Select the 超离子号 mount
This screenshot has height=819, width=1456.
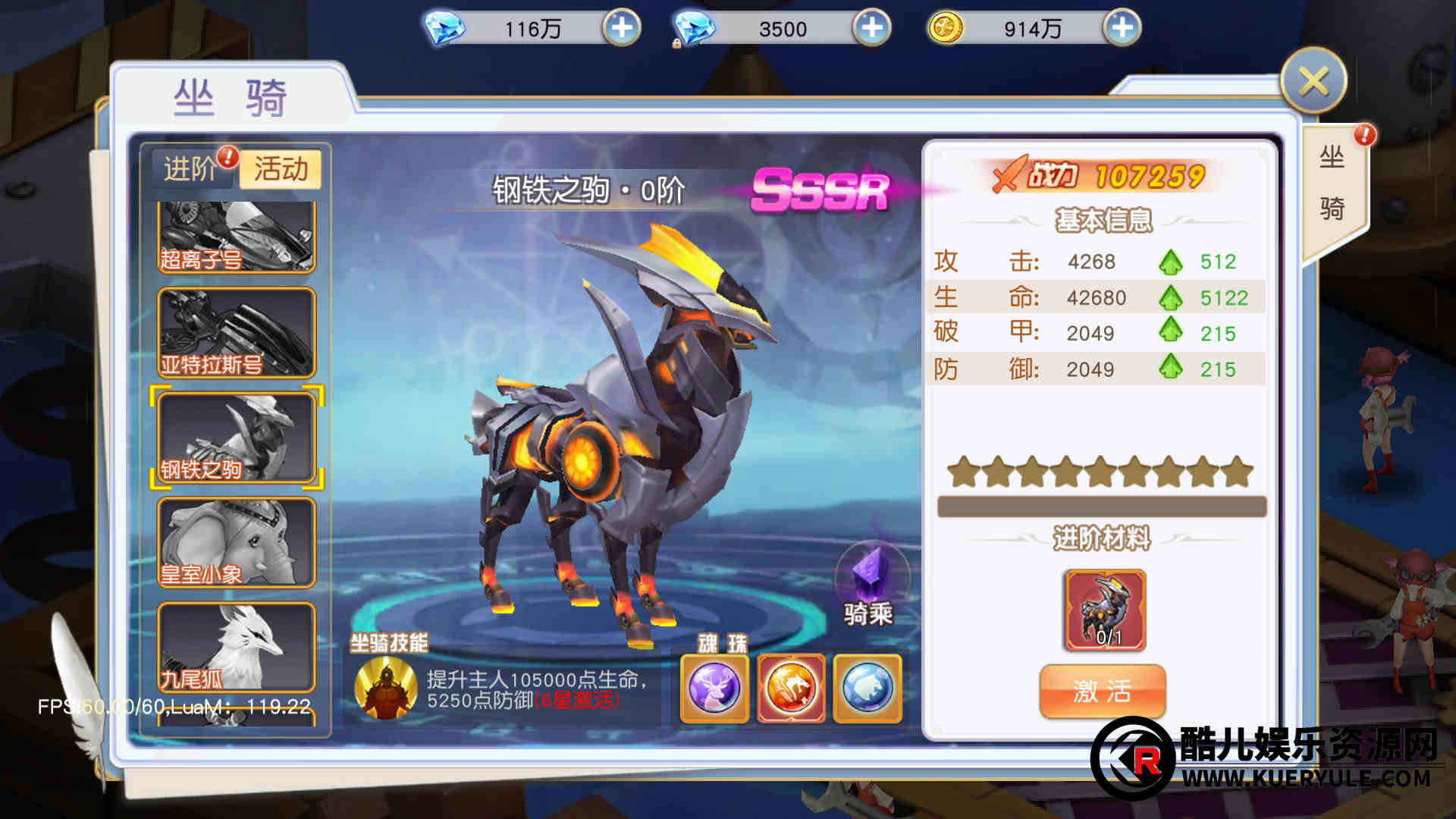pos(236,237)
